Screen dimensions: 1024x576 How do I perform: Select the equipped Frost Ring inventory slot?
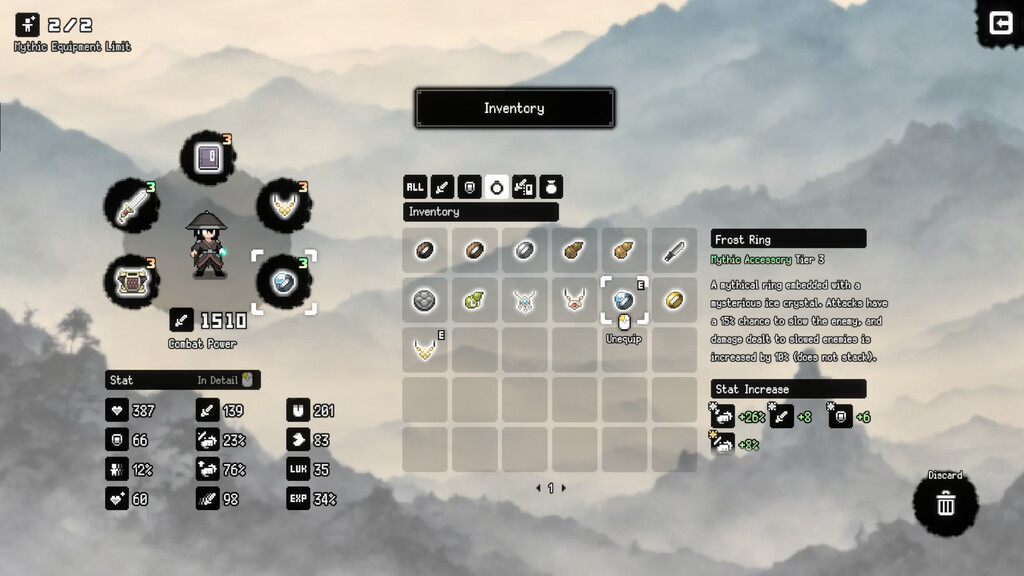click(624, 300)
